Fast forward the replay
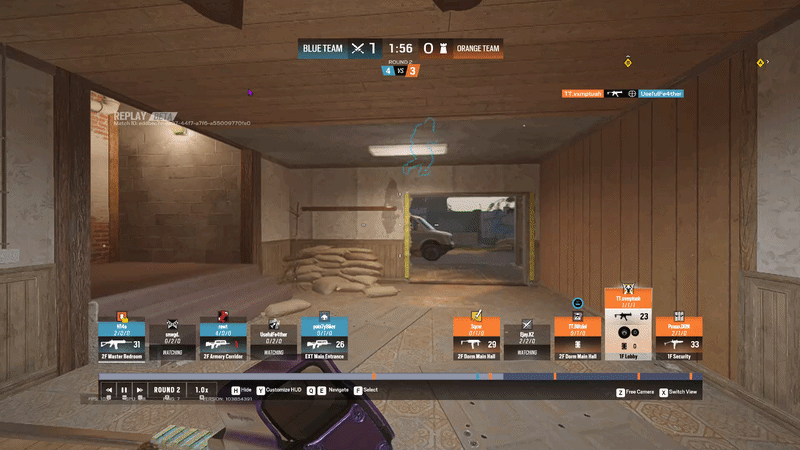The height and width of the screenshot is (450, 800). (x=139, y=390)
